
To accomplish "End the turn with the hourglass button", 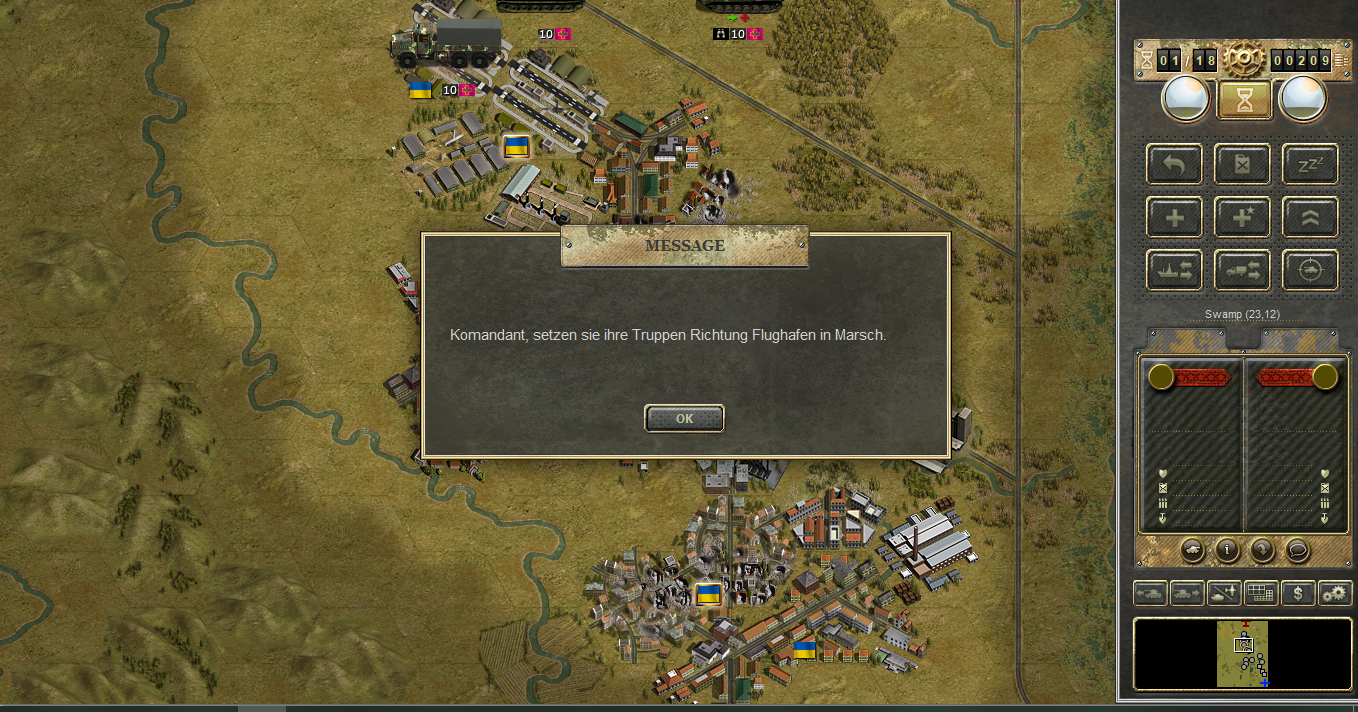I will [1243, 100].
